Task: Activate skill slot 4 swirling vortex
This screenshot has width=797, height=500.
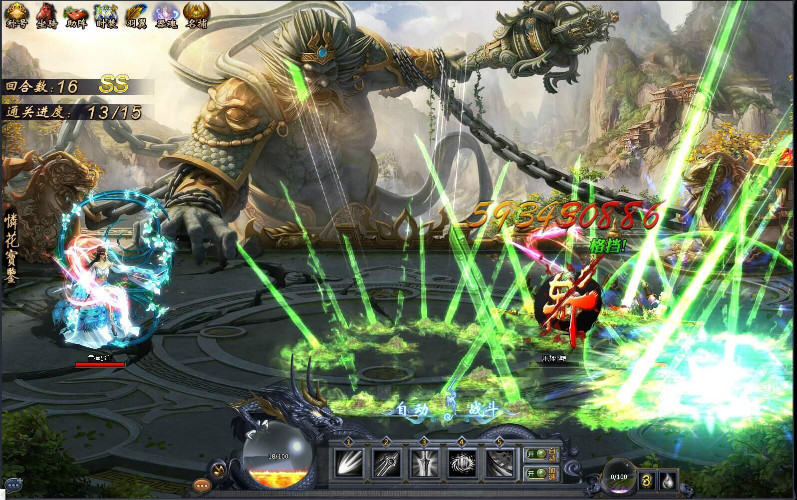Action: (462, 463)
